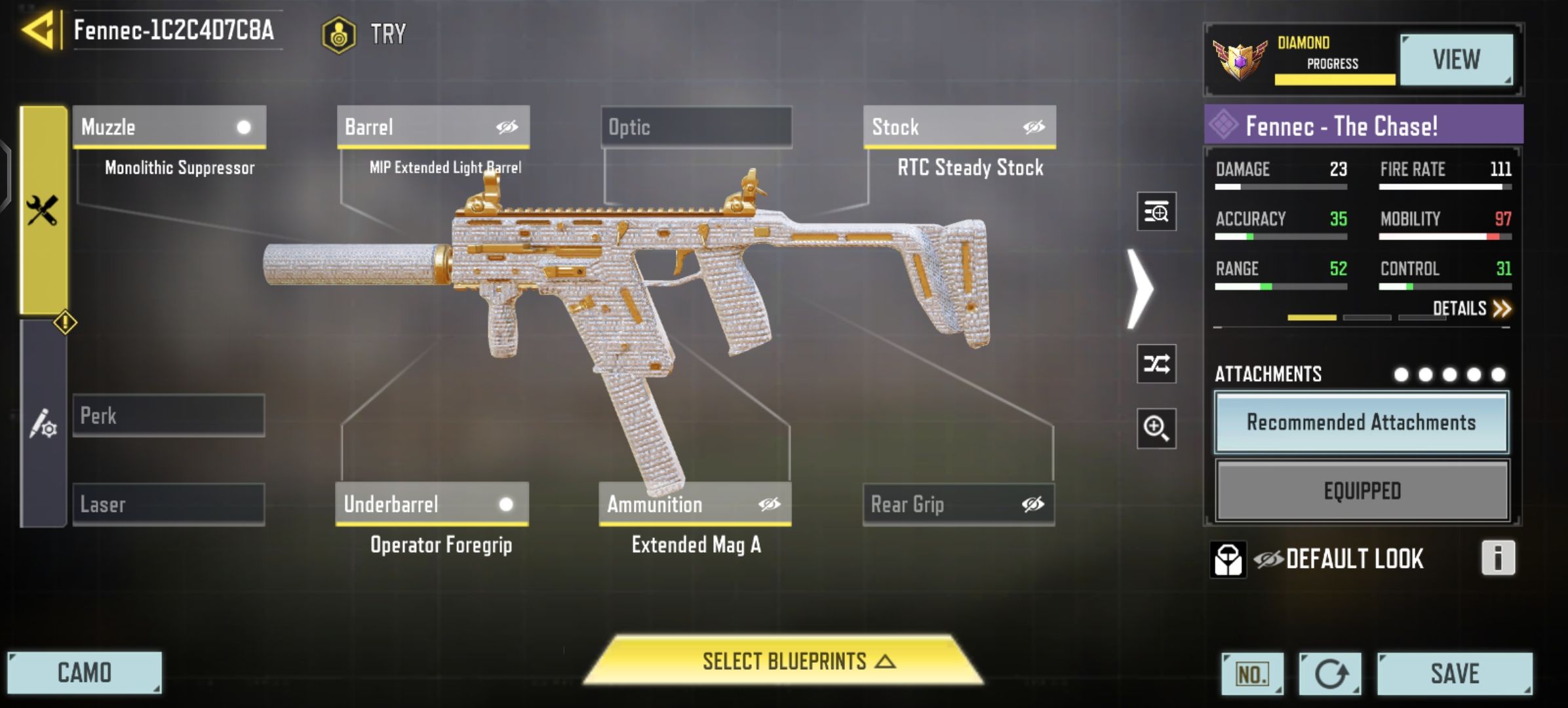This screenshot has height=708, width=1568.
Task: Show Recommended Attachments
Action: coord(1362,423)
